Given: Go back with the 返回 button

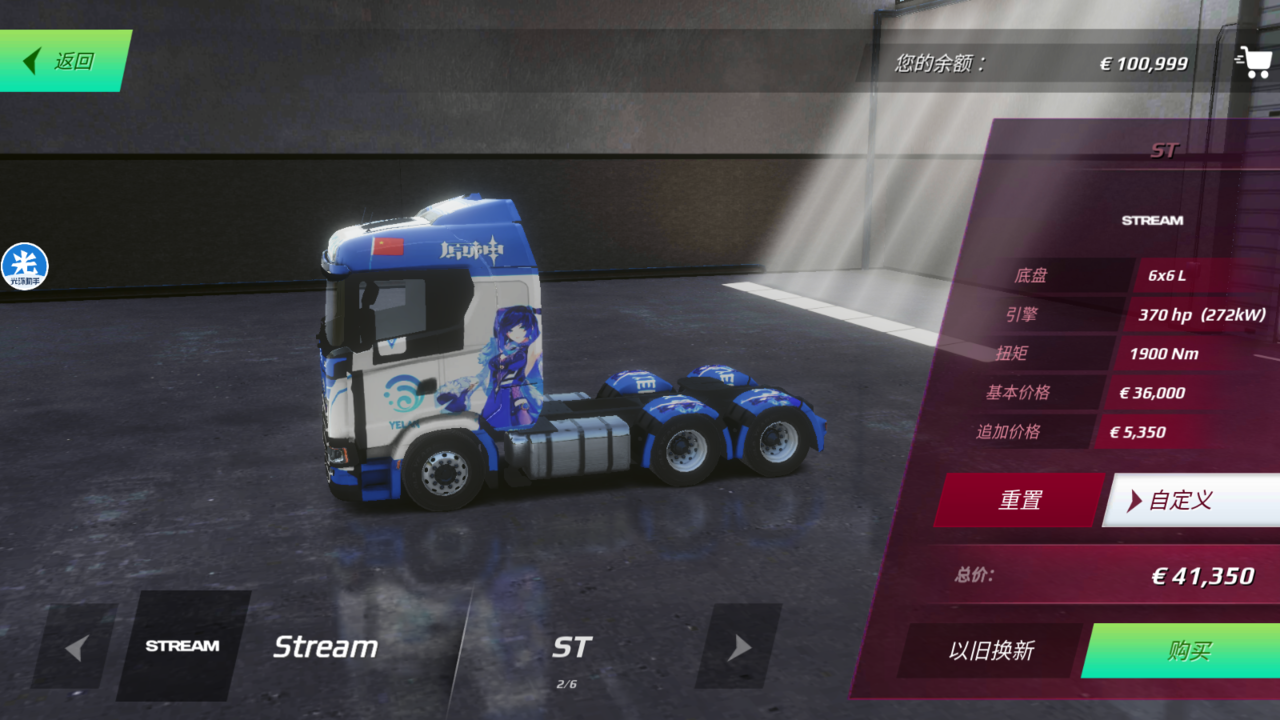Looking at the screenshot, I should click(64, 61).
